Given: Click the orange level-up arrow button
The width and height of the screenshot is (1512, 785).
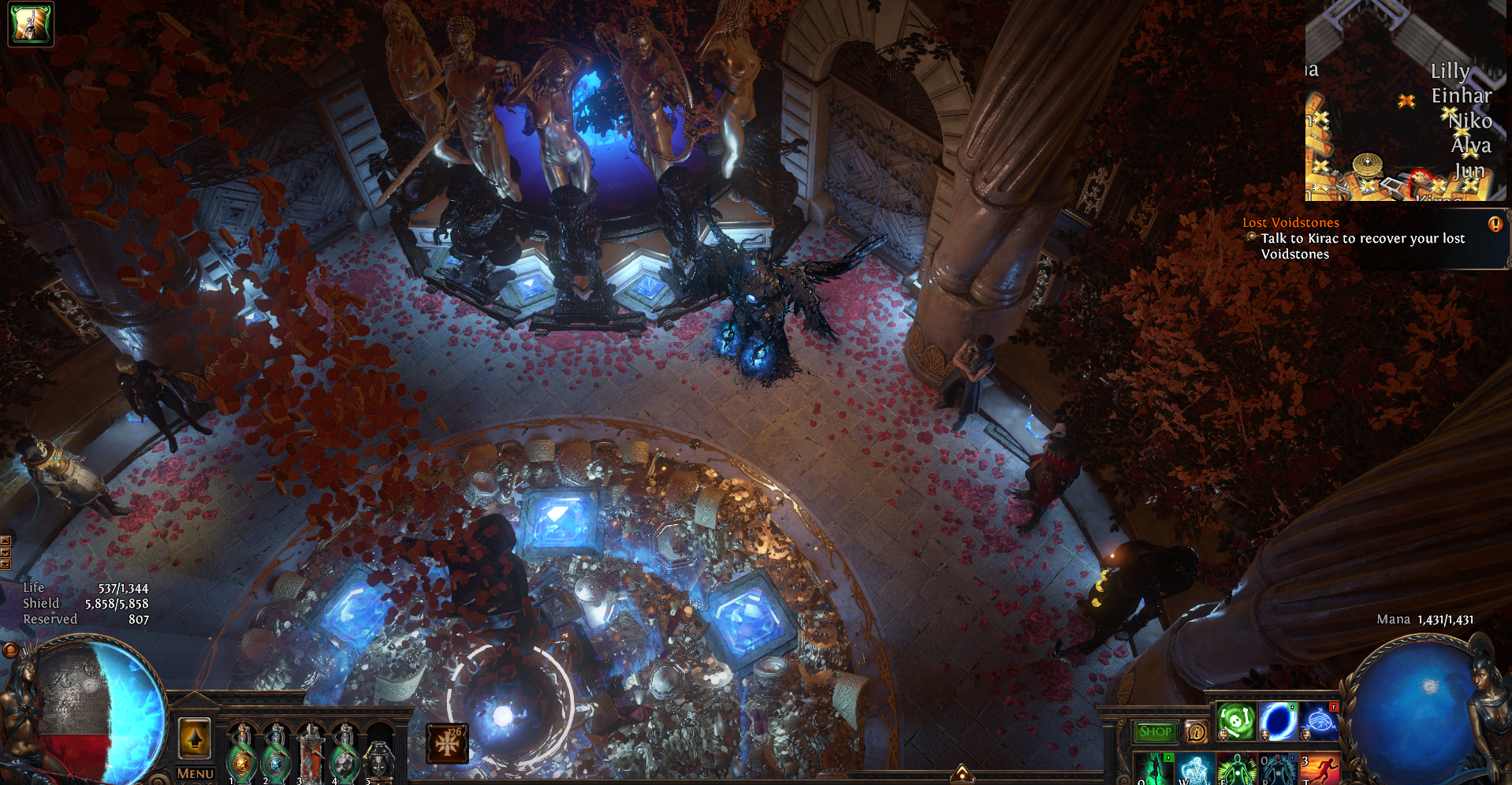Looking at the screenshot, I should point(195,739).
